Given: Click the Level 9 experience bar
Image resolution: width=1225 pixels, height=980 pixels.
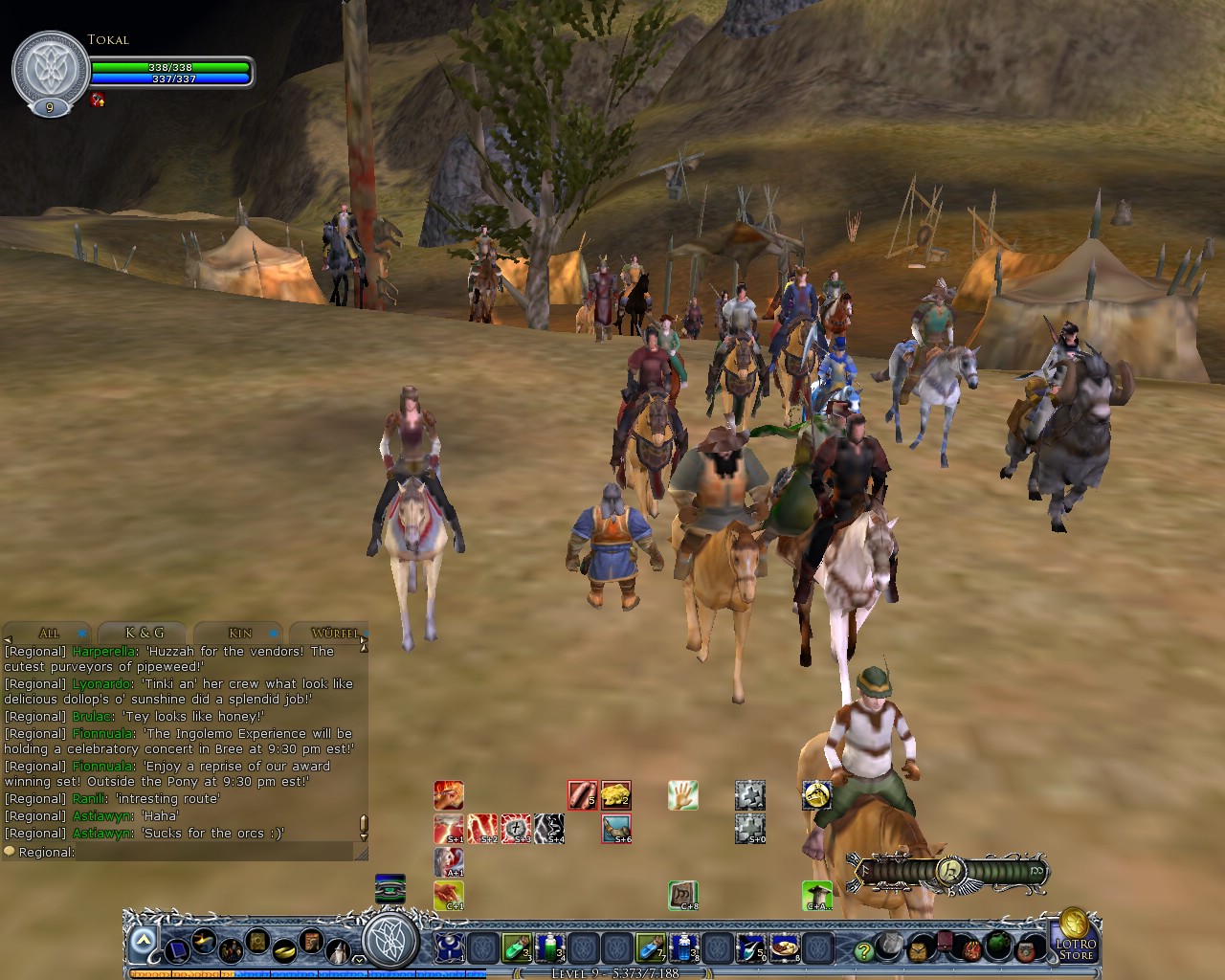Looking at the screenshot, I should coord(612,973).
